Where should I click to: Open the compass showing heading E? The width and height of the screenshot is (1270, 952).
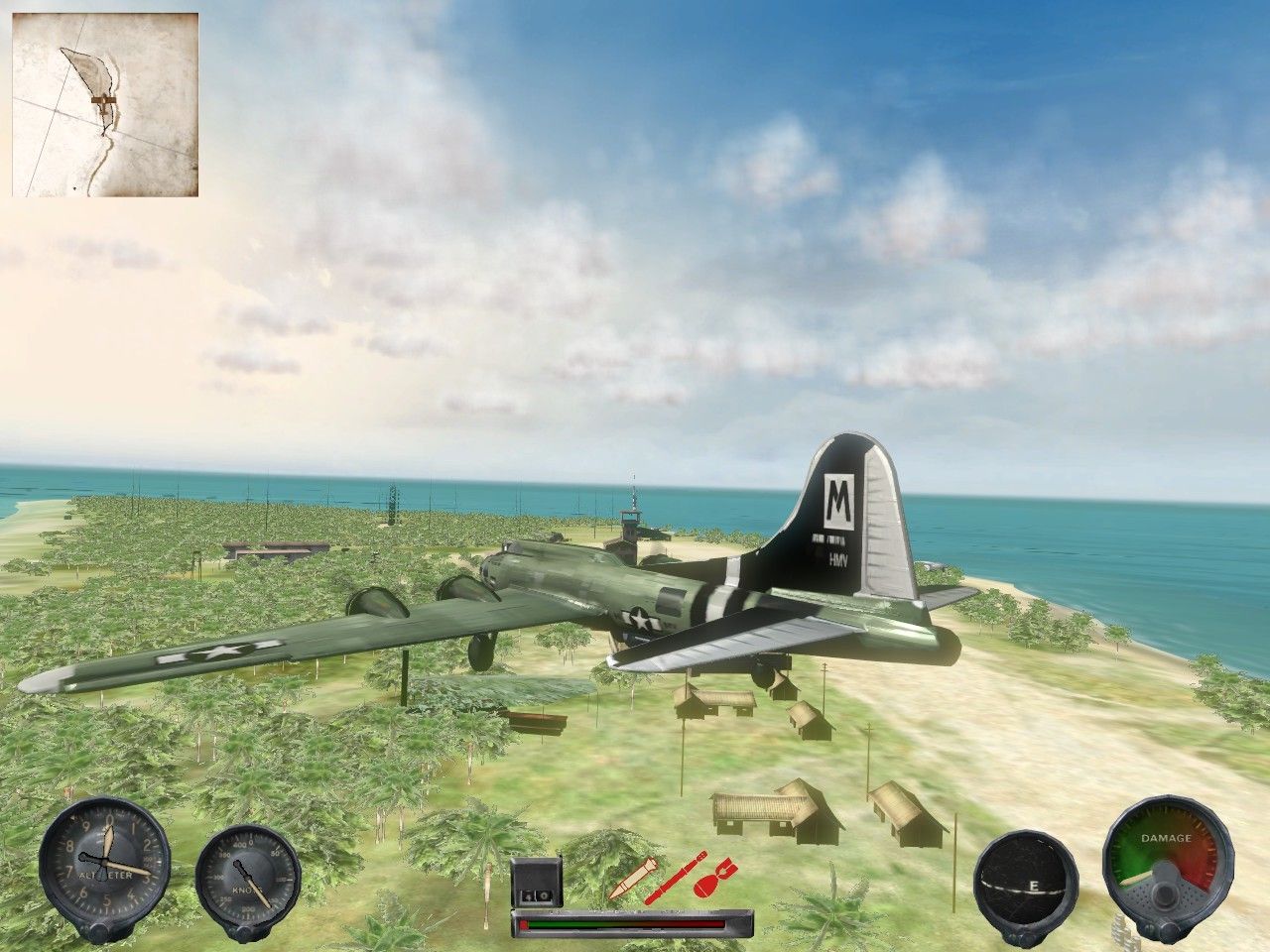pos(1027,883)
